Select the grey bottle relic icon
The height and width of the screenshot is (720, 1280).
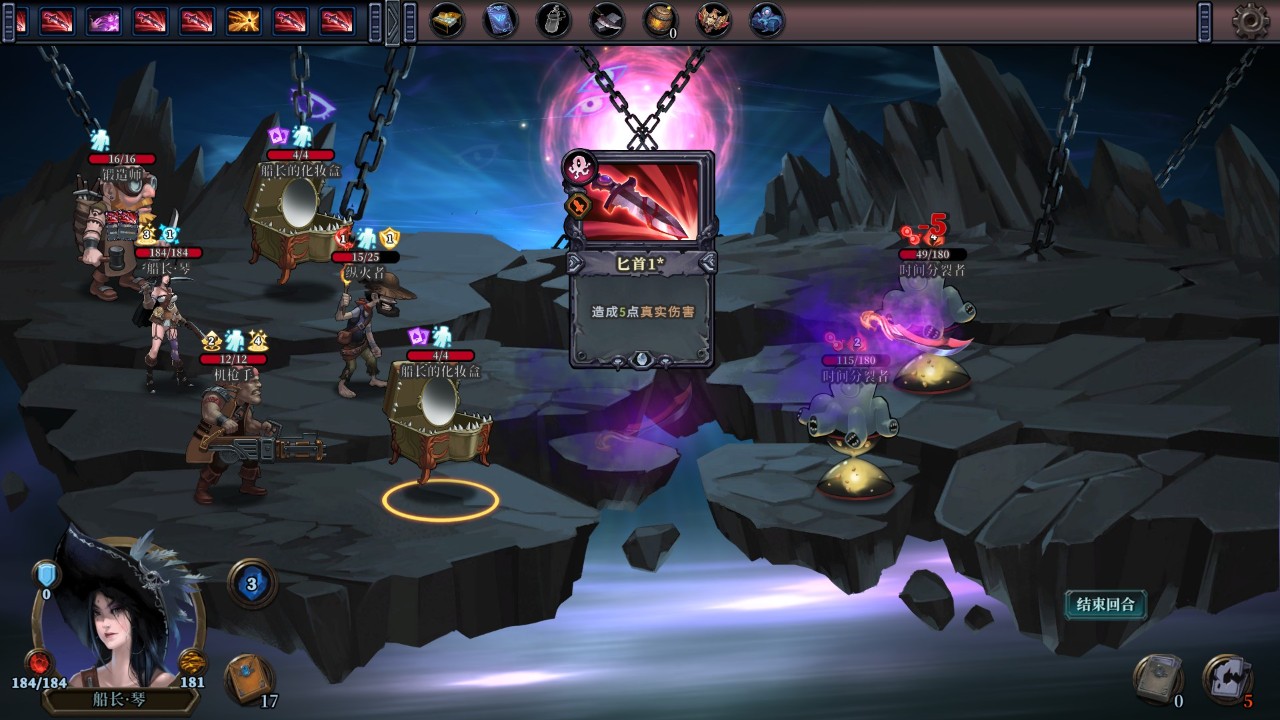click(x=553, y=20)
